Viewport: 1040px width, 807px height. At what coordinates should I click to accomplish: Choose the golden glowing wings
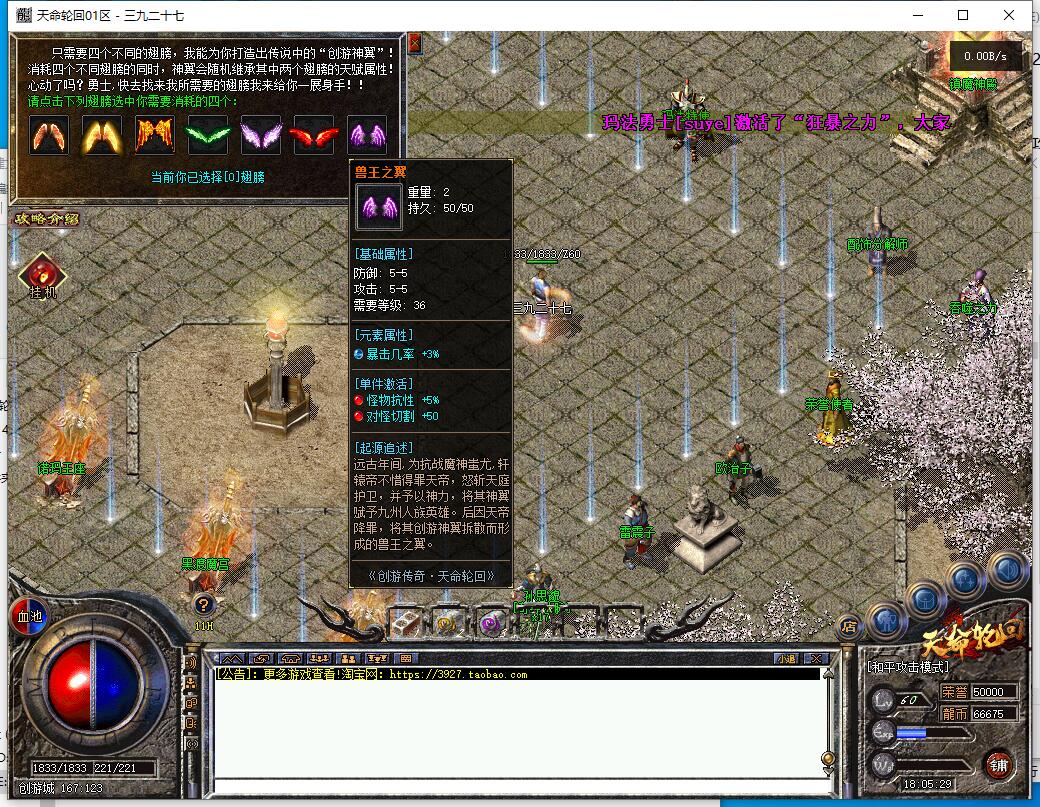pyautogui.click(x=101, y=135)
